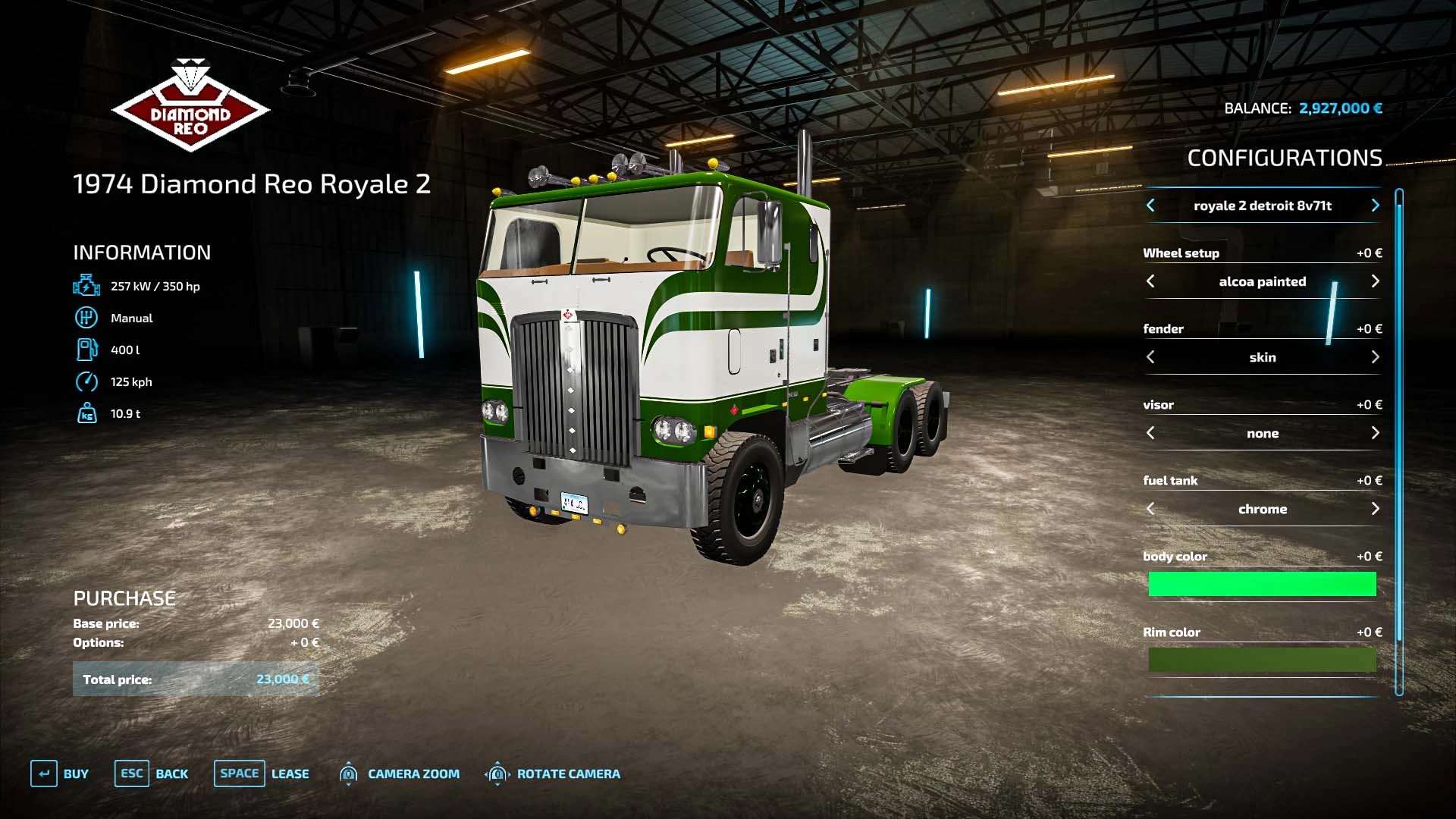Open the bright green body color swatch
1456x819 pixels.
[x=1262, y=584]
